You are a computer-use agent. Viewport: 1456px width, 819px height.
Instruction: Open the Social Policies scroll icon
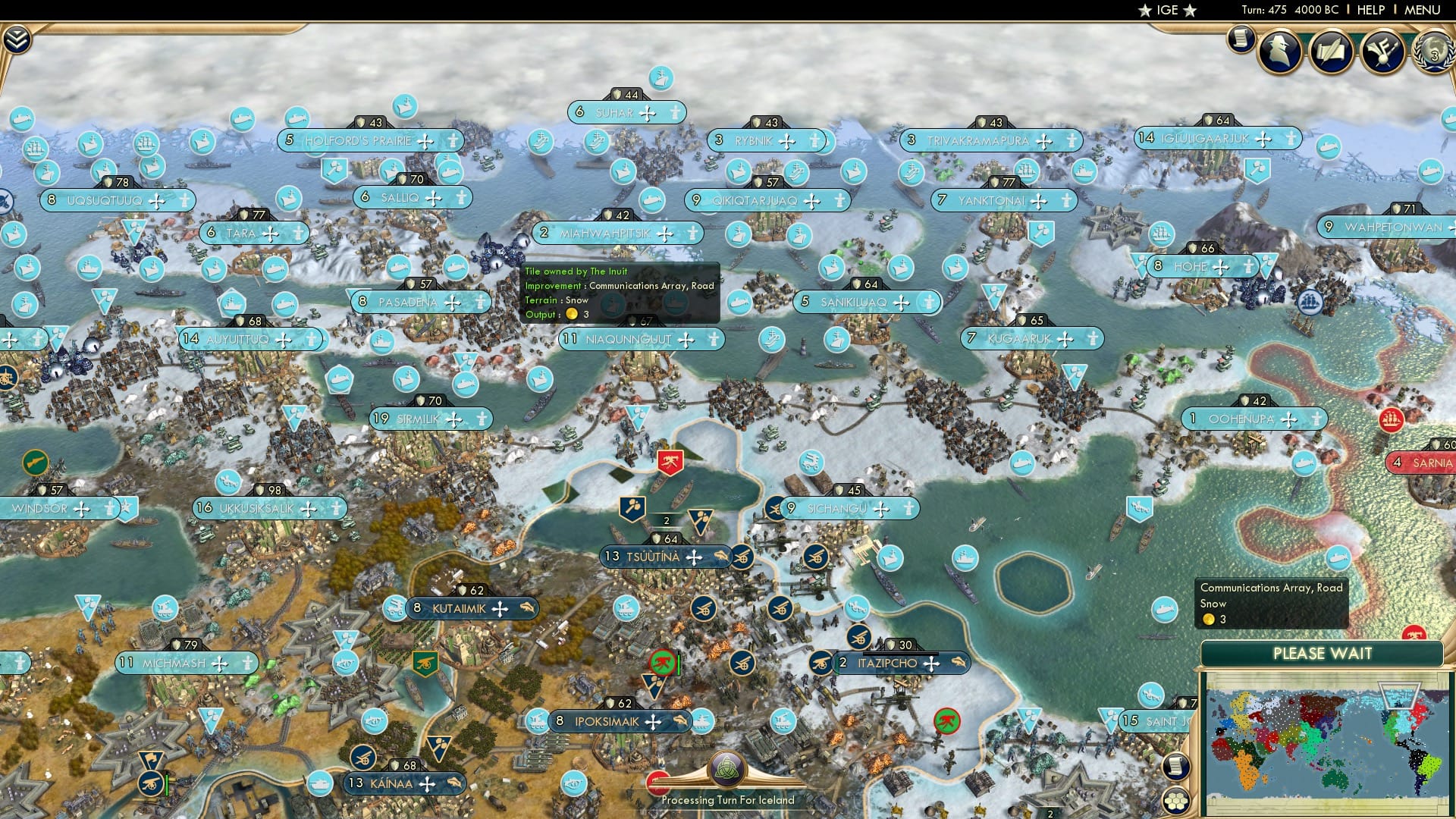click(x=1332, y=50)
